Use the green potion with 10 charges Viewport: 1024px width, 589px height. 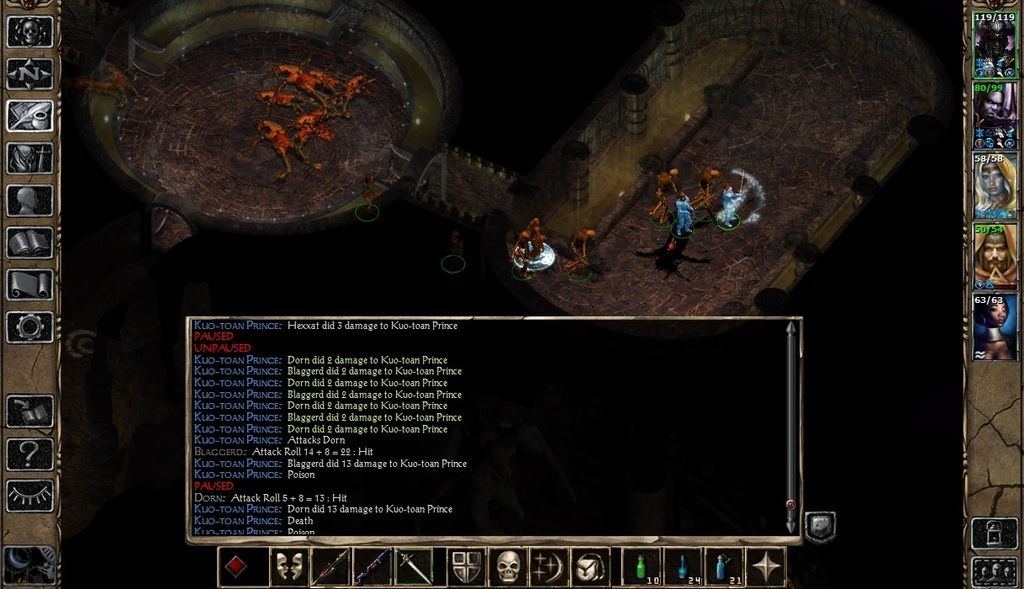pos(642,568)
